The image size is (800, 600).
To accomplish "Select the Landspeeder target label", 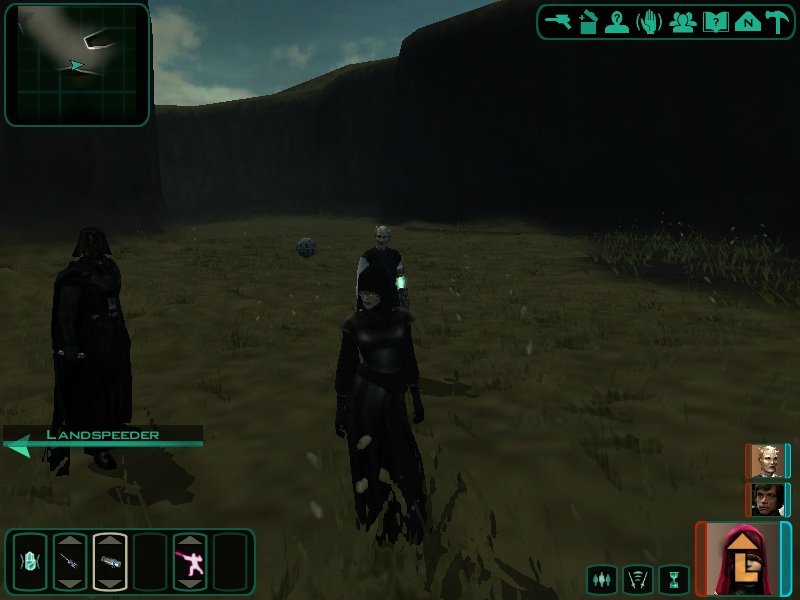I will (x=102, y=435).
